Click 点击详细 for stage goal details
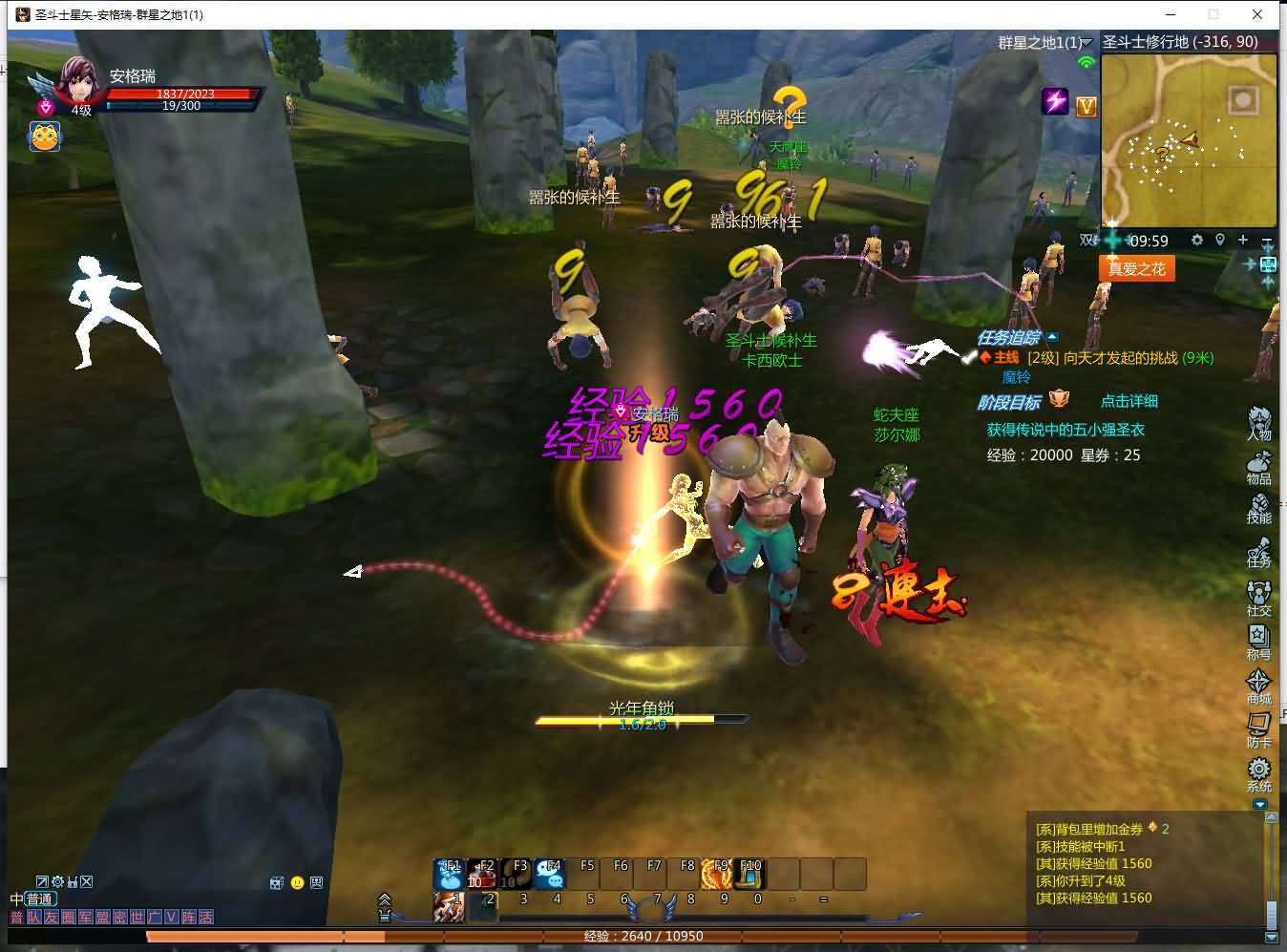This screenshot has width=1287, height=952. pyautogui.click(x=1129, y=401)
